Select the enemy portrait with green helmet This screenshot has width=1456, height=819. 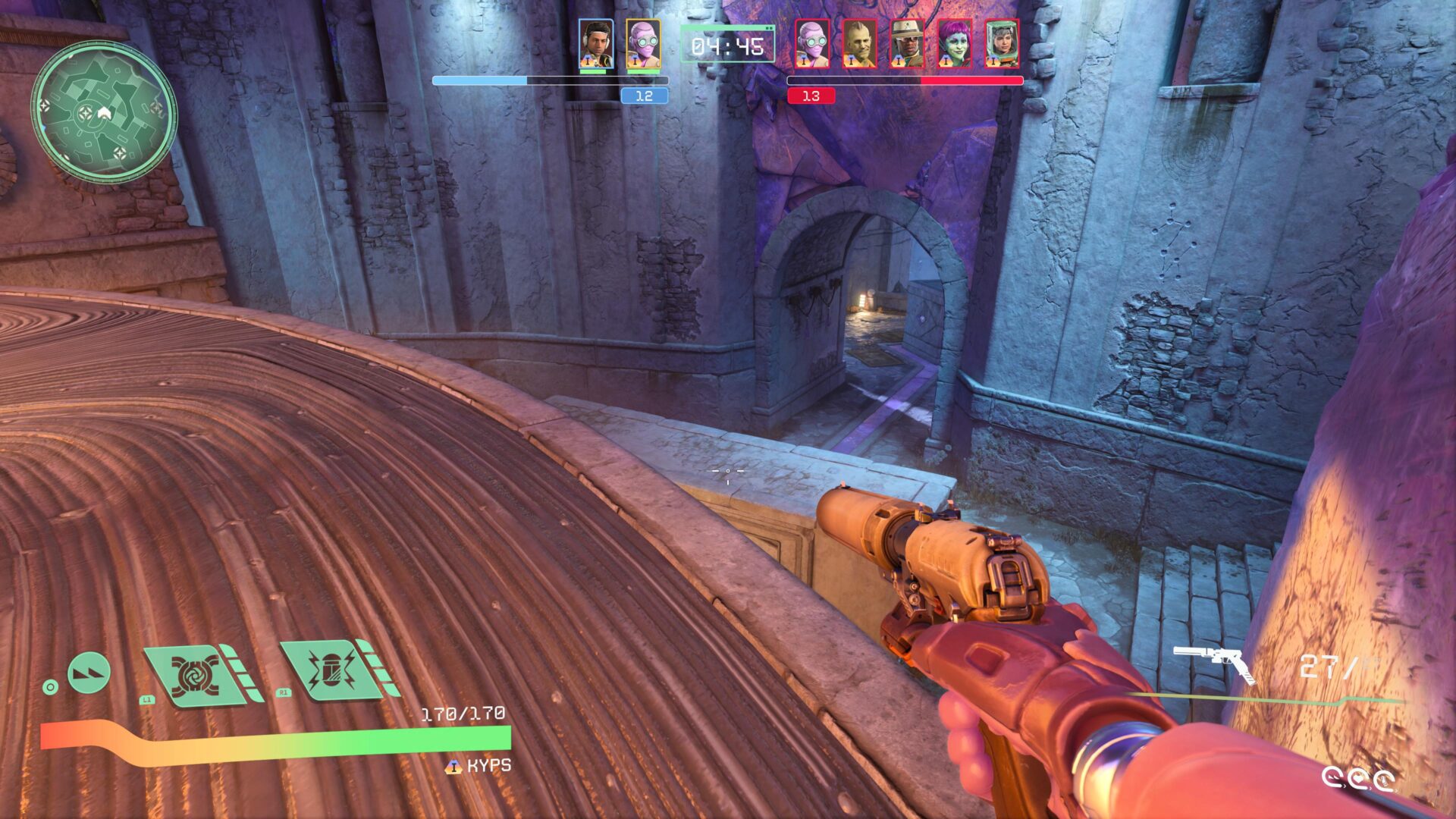[x=1002, y=44]
